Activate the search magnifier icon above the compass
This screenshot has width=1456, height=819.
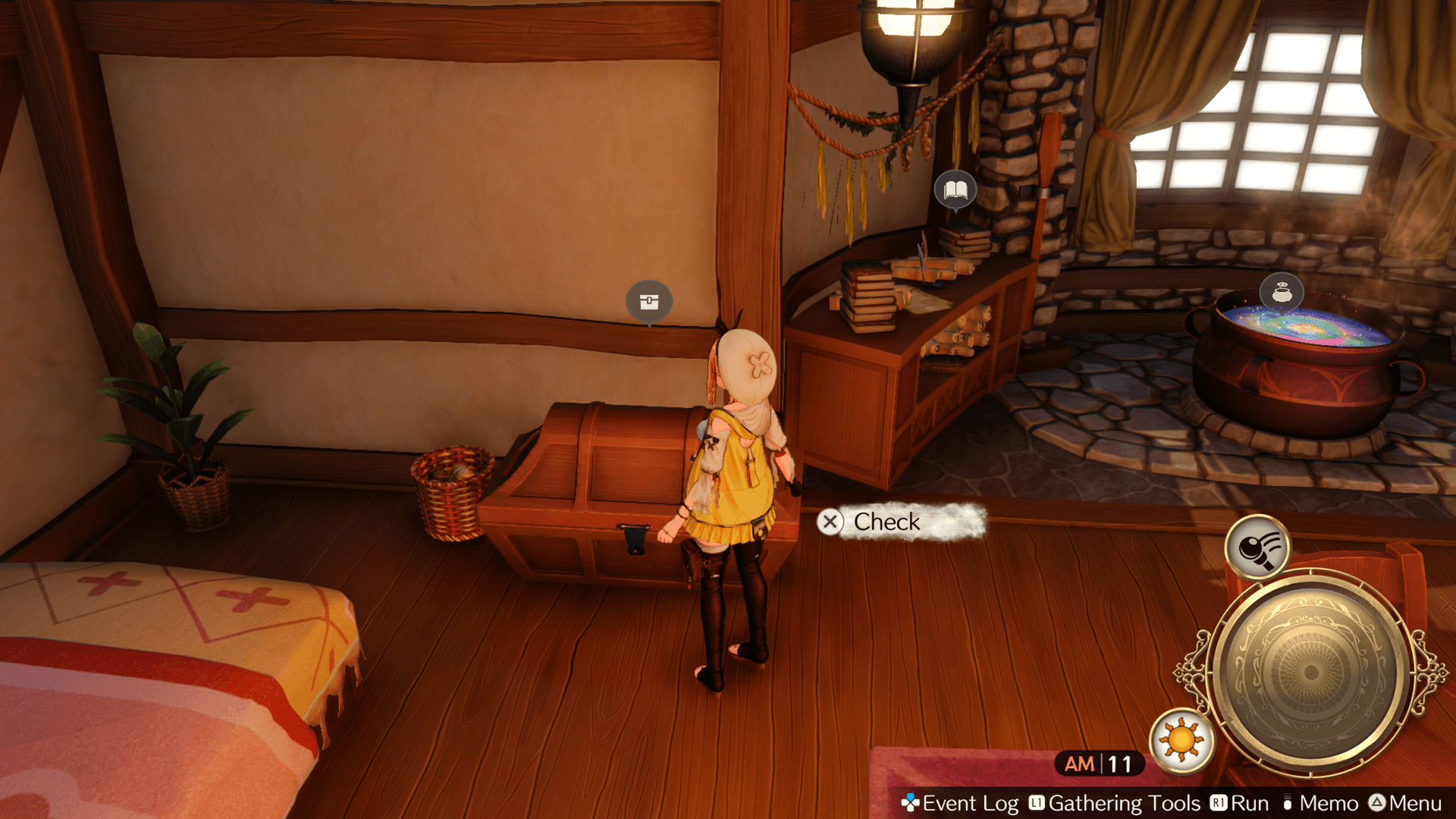click(1257, 547)
